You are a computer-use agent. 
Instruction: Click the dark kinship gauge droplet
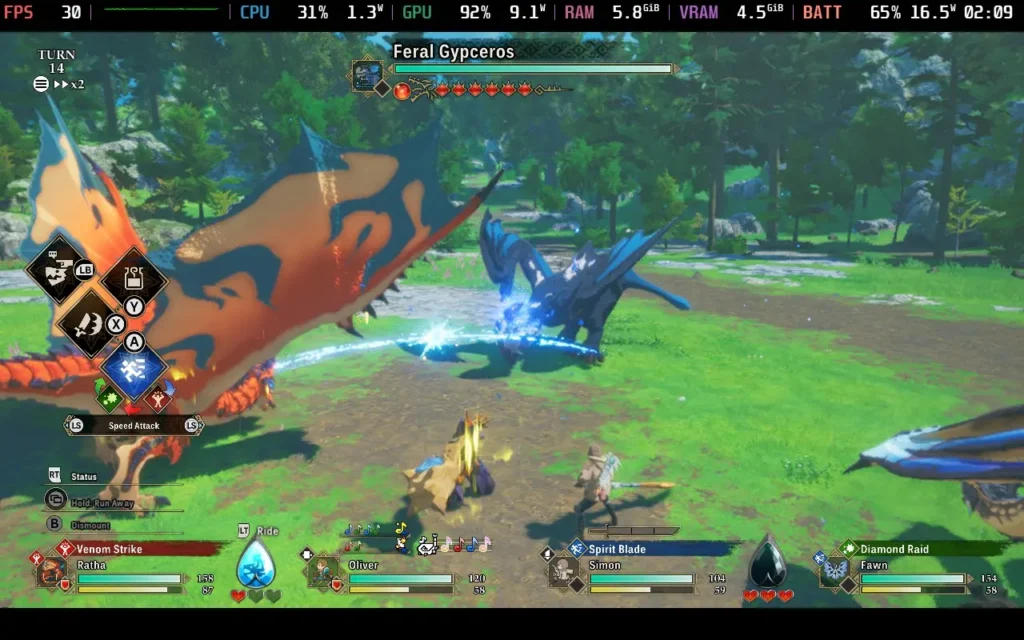(768, 564)
